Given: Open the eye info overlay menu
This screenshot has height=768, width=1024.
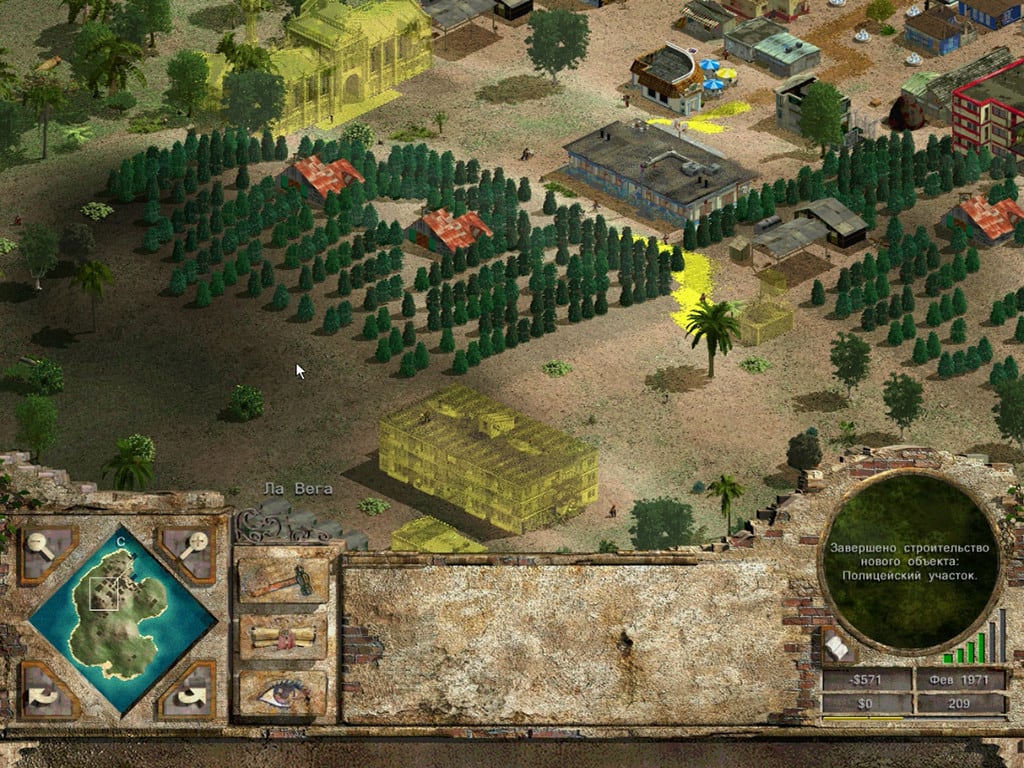Looking at the screenshot, I should tap(283, 693).
